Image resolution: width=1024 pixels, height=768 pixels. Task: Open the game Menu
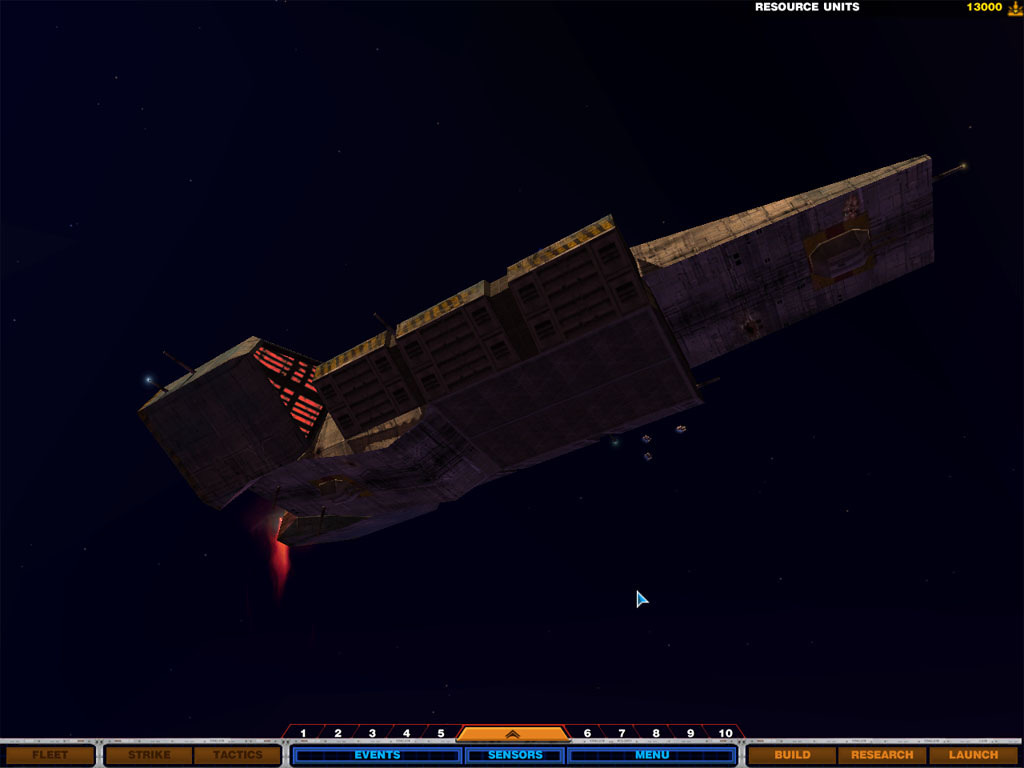[x=652, y=755]
